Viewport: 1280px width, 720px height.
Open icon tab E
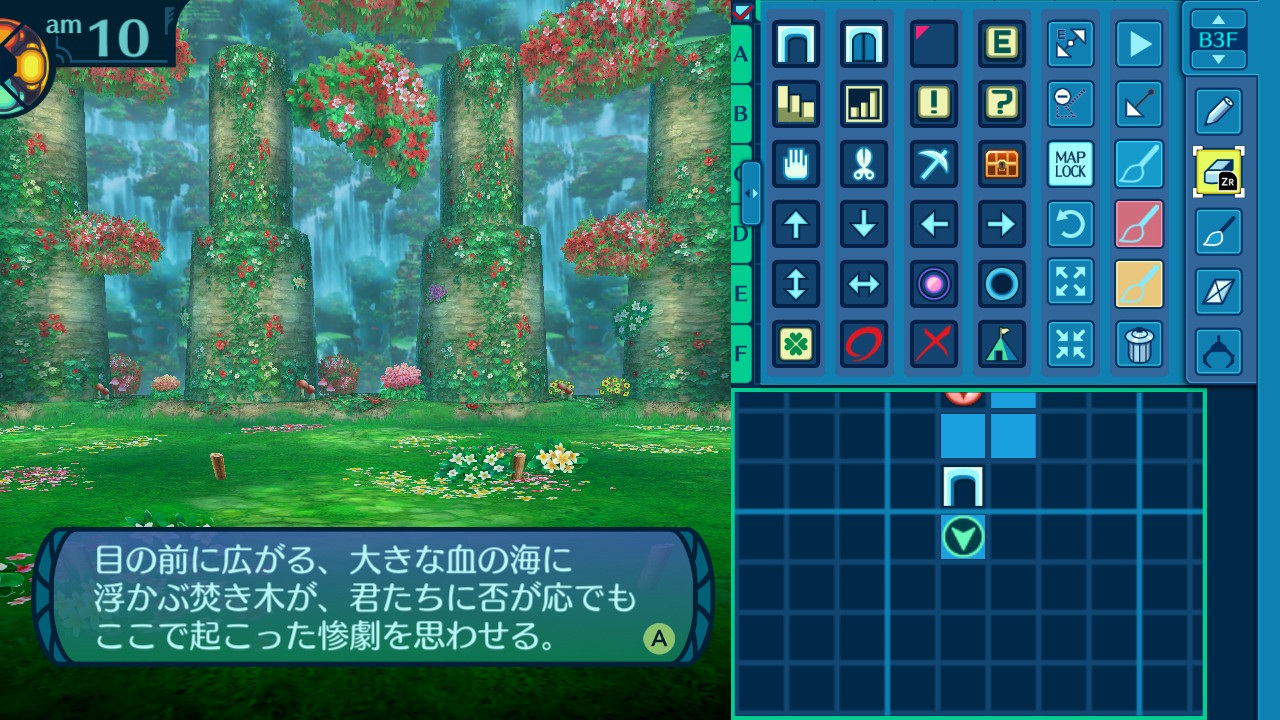point(741,294)
